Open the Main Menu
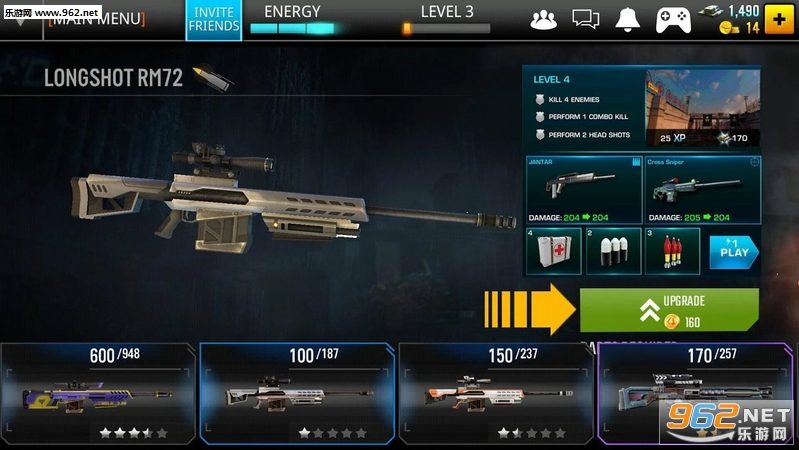The image size is (799, 450). (96, 18)
